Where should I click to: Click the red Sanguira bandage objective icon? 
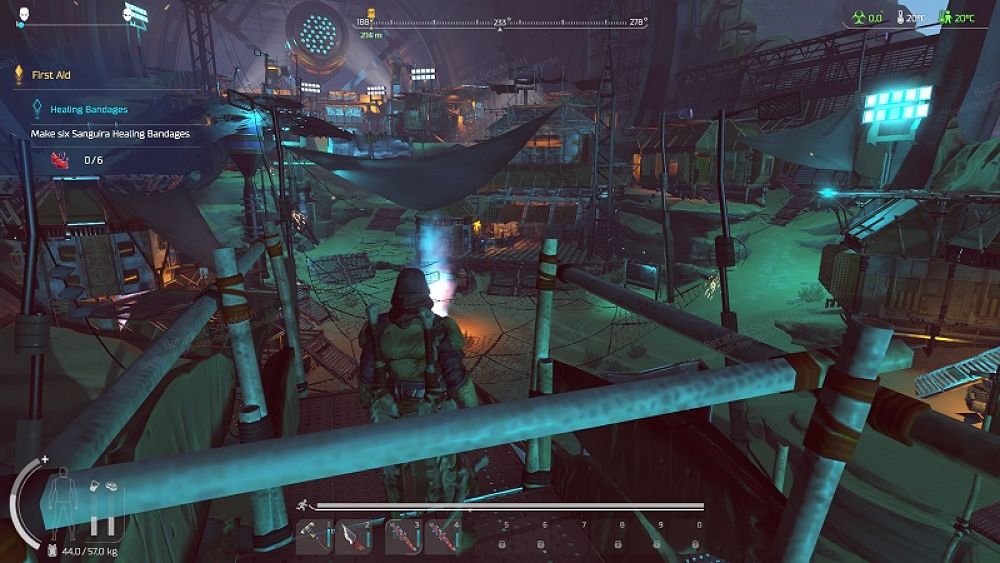pos(59,159)
